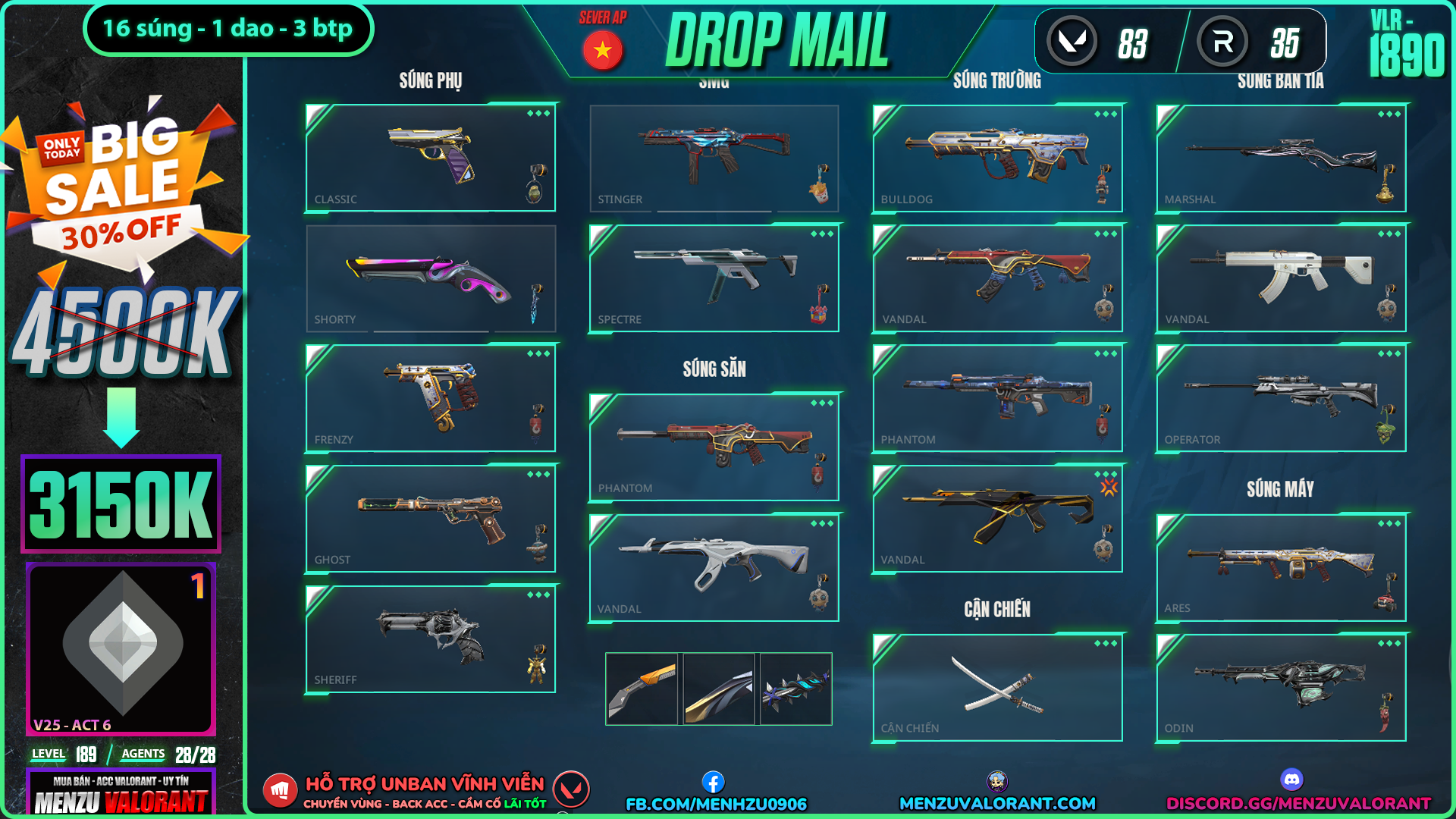
Task: Choose the katana melee skin card
Action: pyautogui.click(x=997, y=687)
